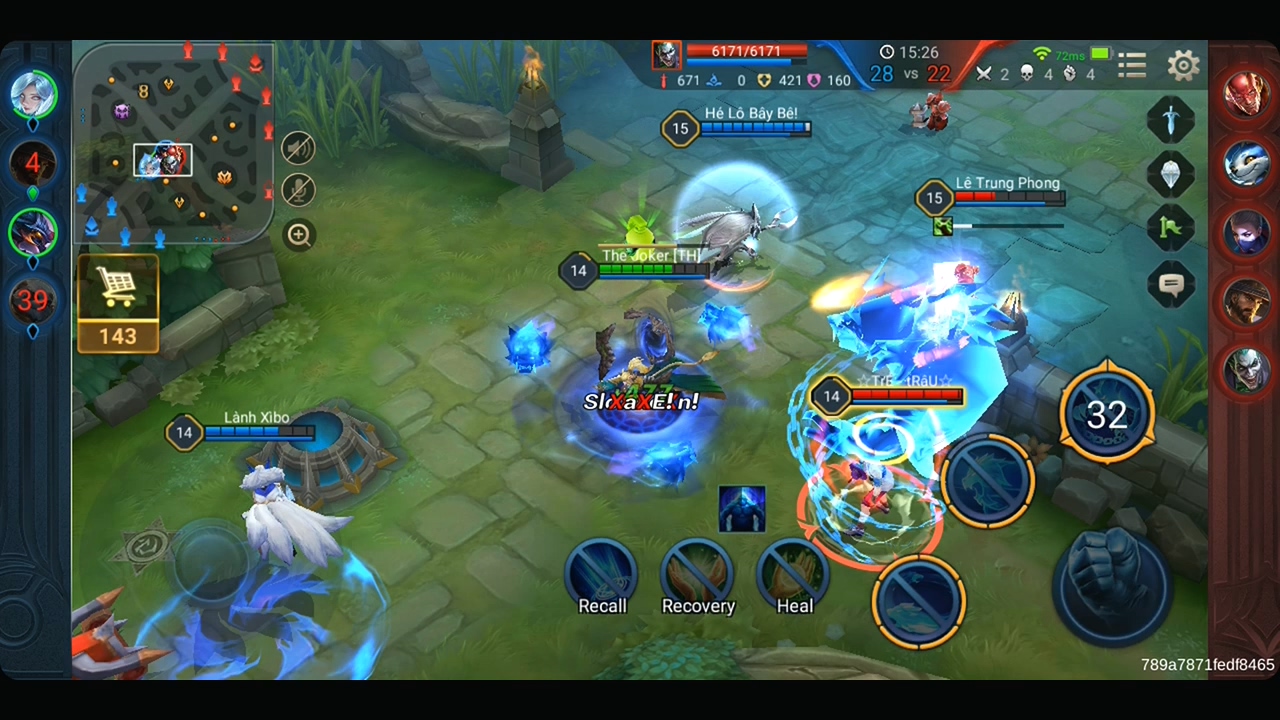
Task: Cast the Heal spell
Action: point(795,573)
